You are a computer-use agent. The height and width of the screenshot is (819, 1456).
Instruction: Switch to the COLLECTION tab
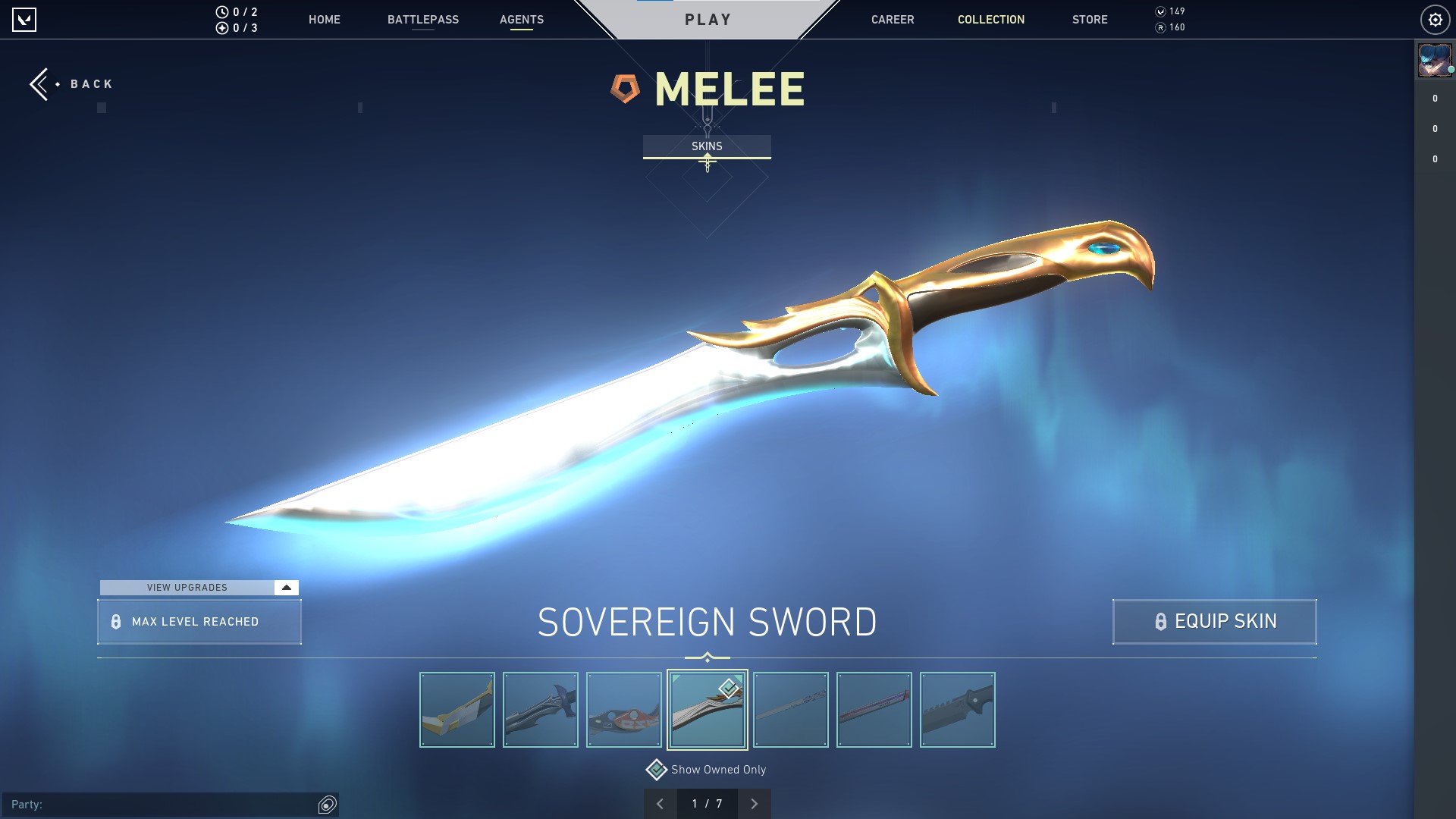tap(990, 20)
